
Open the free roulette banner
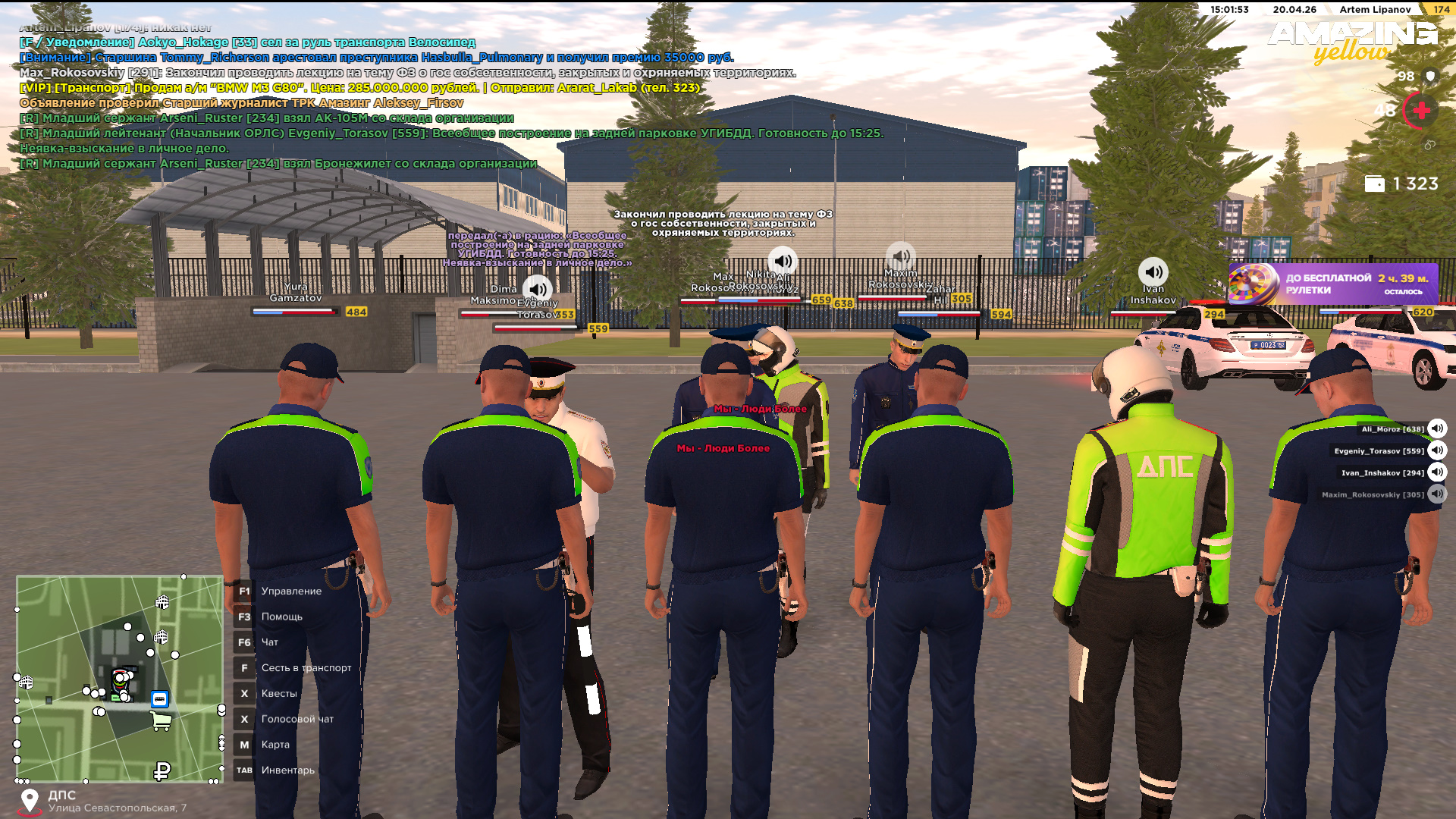click(1333, 284)
